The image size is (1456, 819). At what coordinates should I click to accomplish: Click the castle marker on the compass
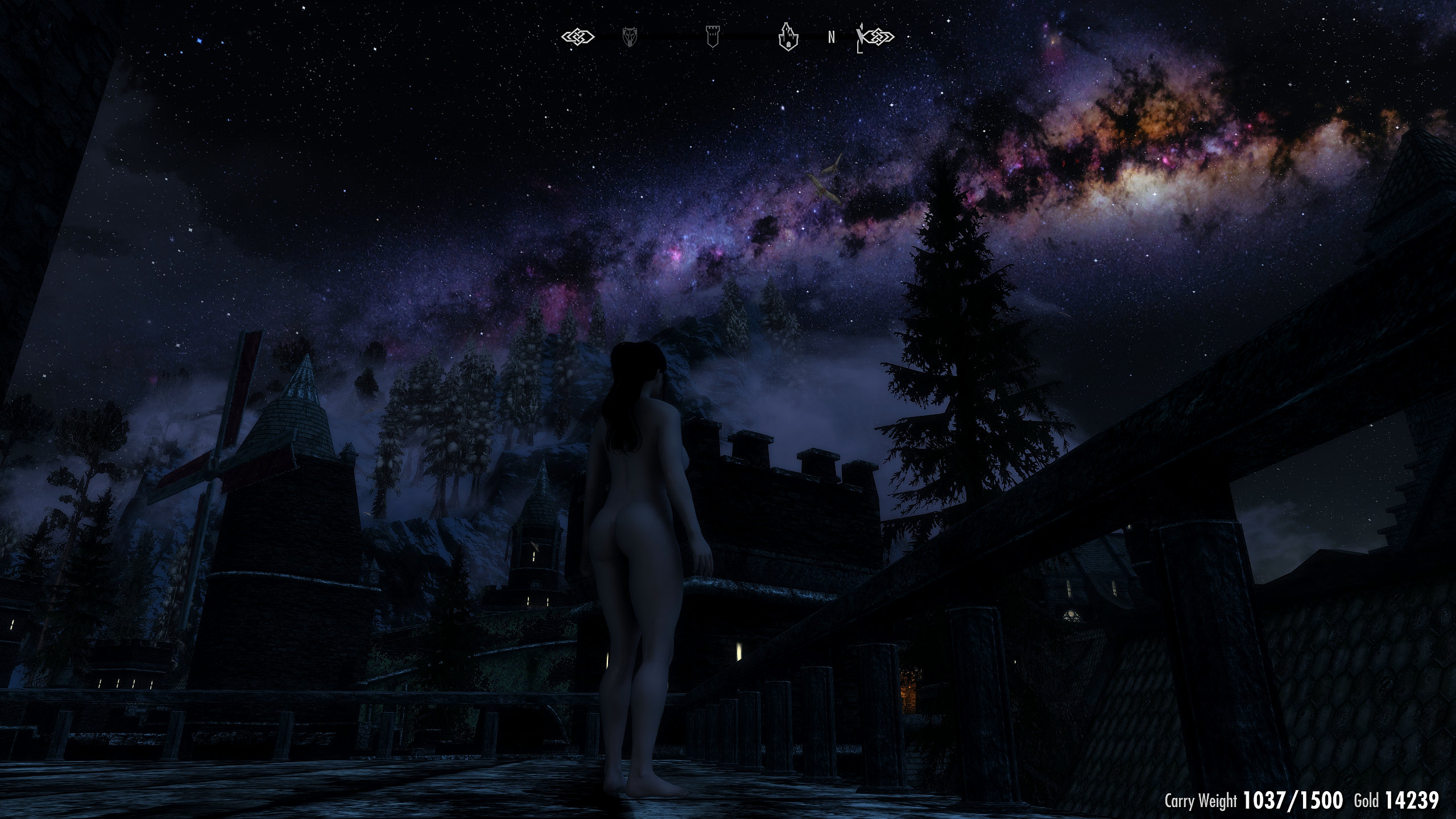[788, 37]
